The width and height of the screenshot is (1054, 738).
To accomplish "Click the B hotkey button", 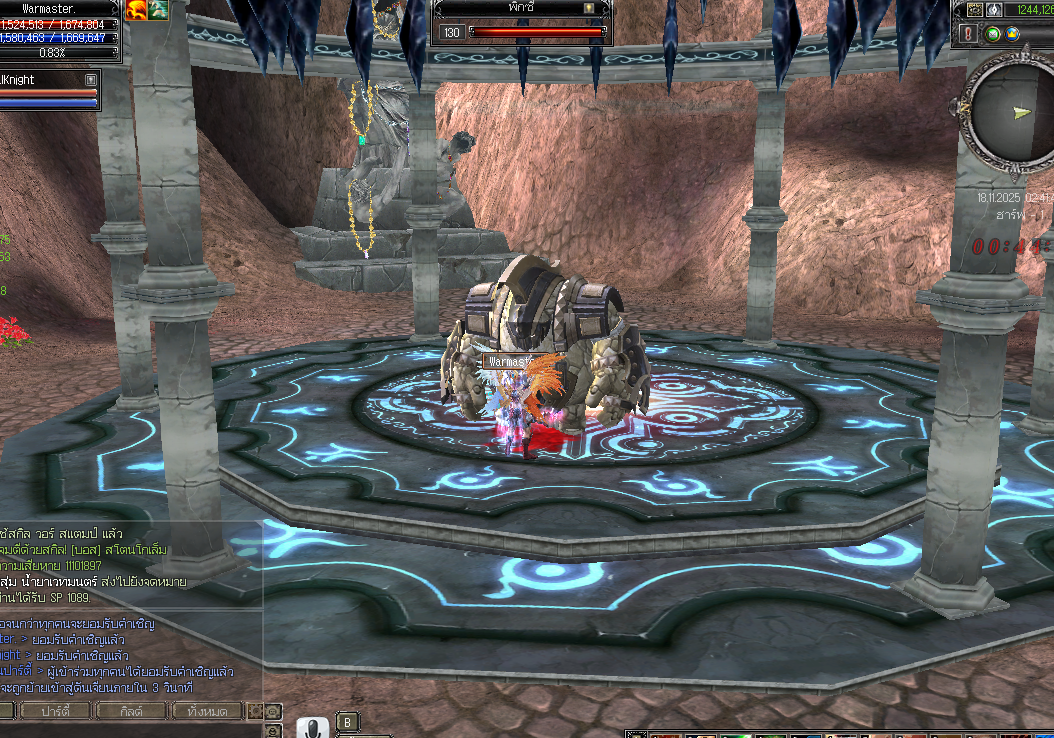I will point(347,721).
